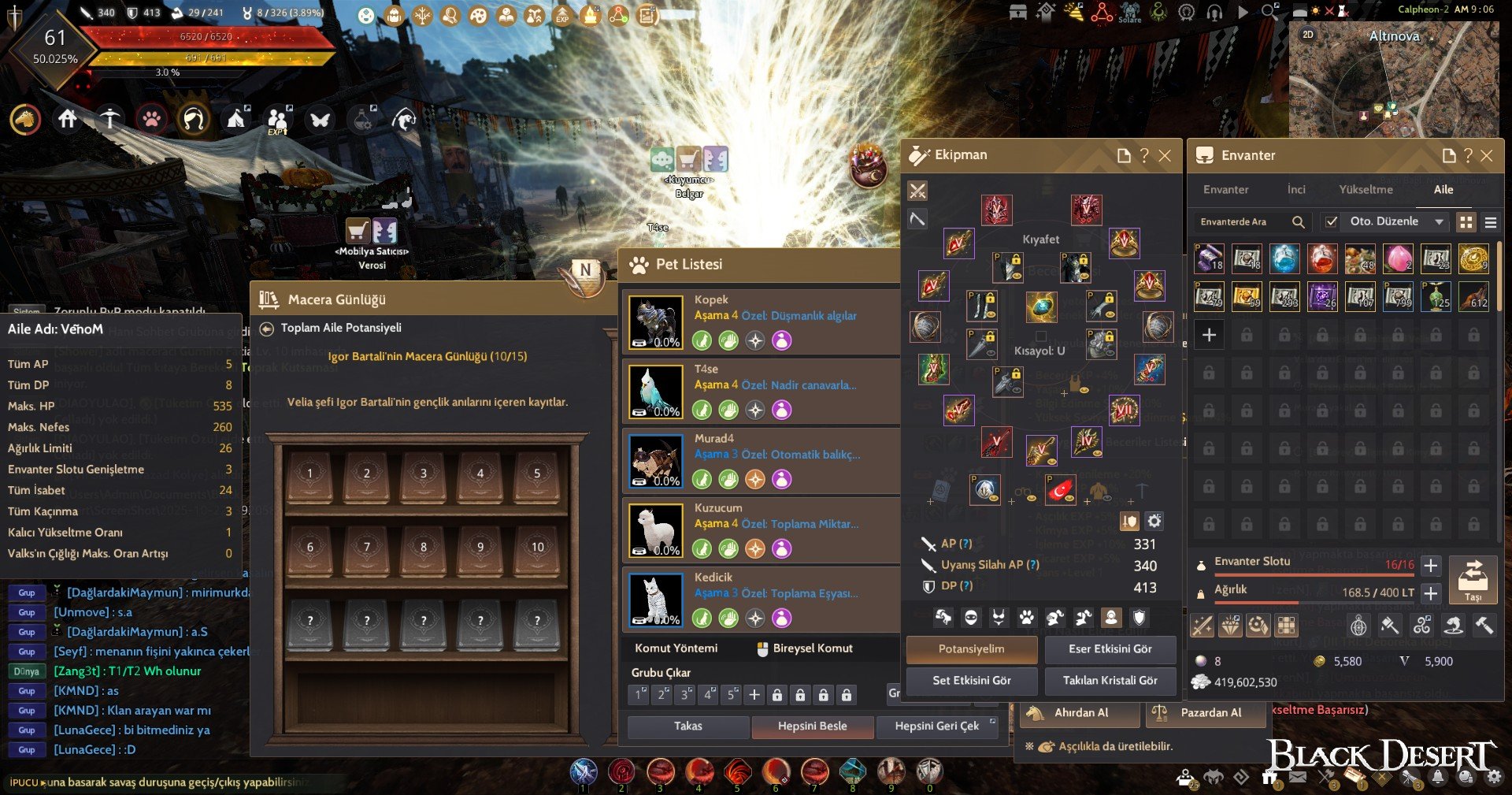Click the Takas pet button
The image size is (1512, 795).
[x=687, y=726]
